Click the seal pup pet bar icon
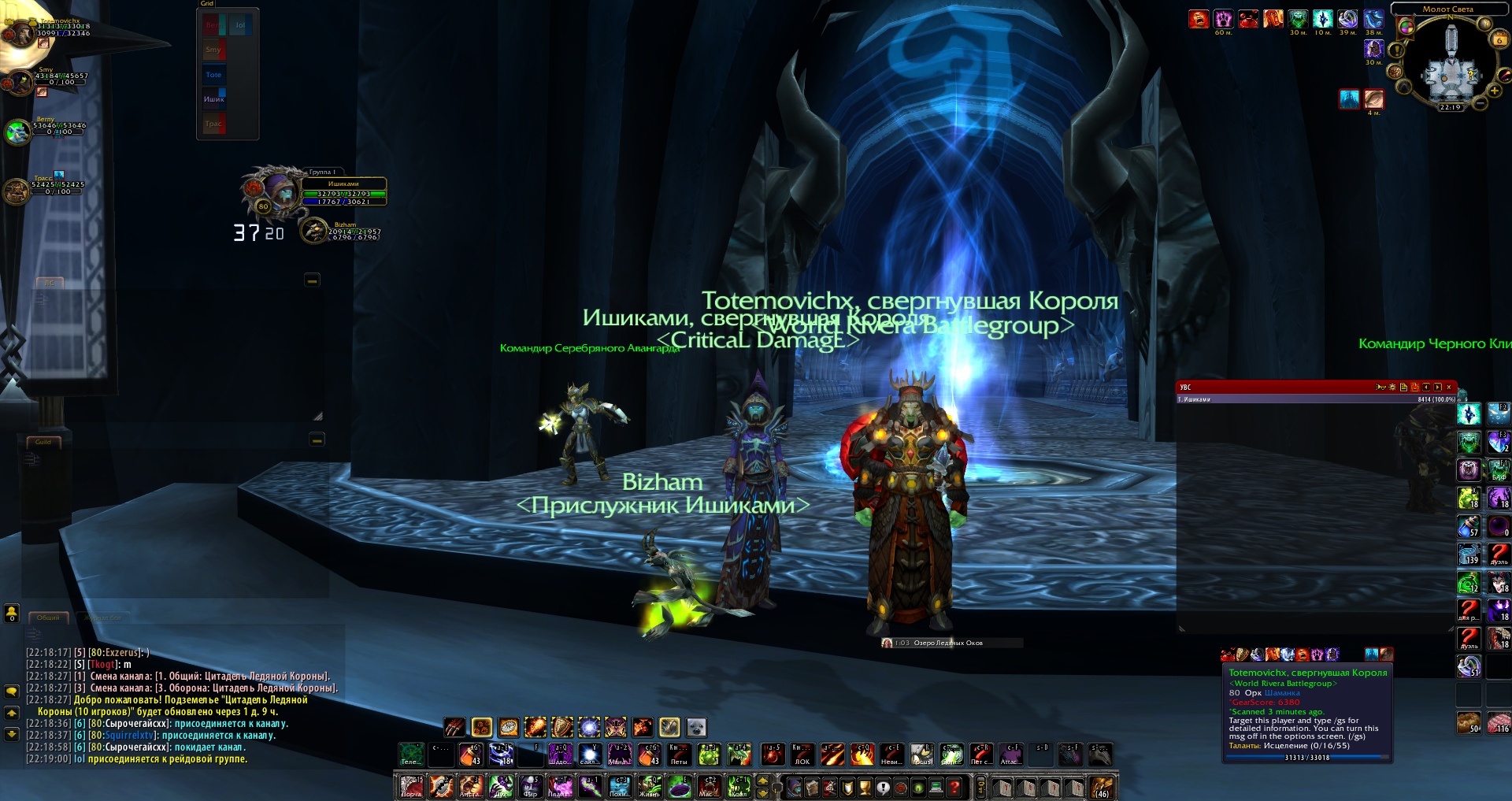The height and width of the screenshot is (801, 1512). [x=696, y=727]
